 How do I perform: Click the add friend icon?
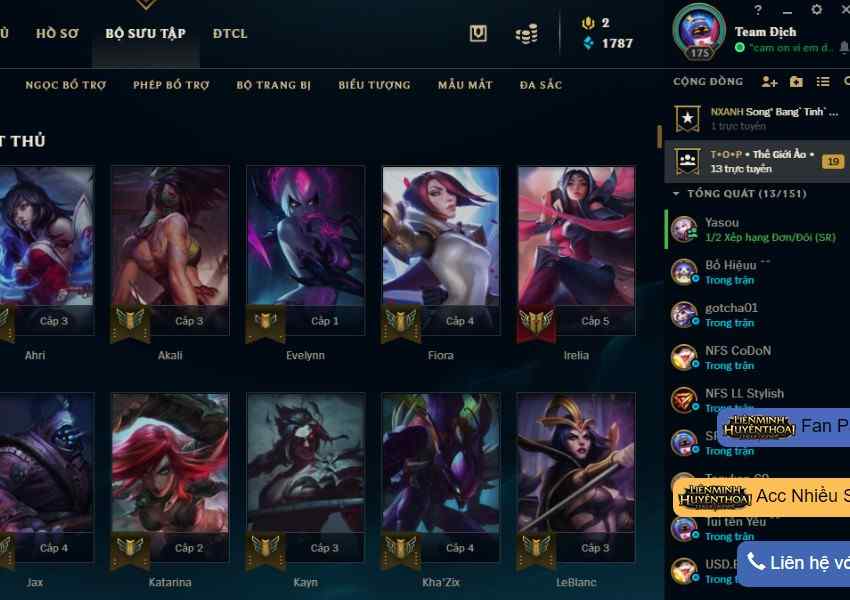[x=769, y=81]
